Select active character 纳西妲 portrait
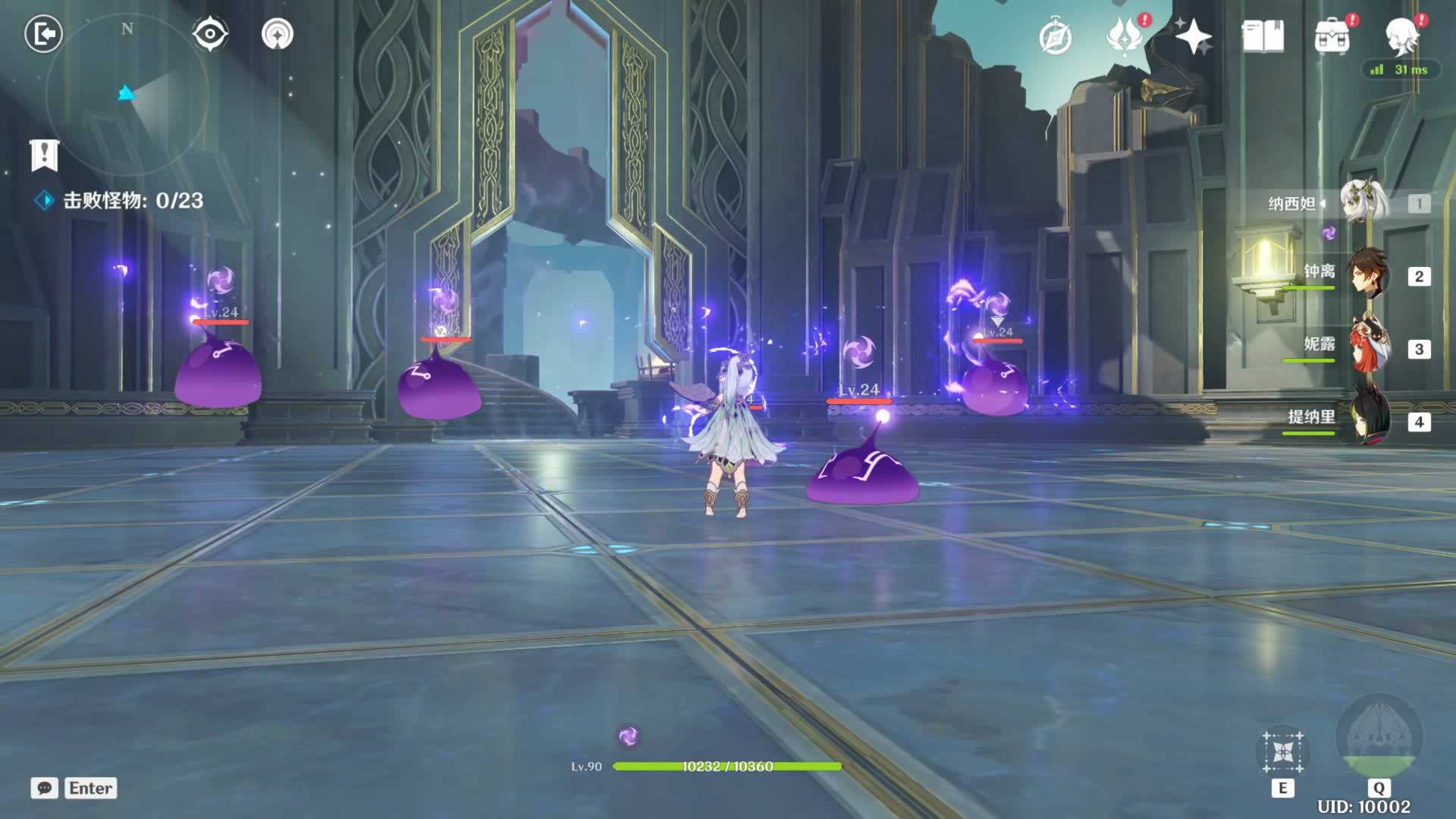This screenshot has width=1456, height=819. pos(1363,202)
